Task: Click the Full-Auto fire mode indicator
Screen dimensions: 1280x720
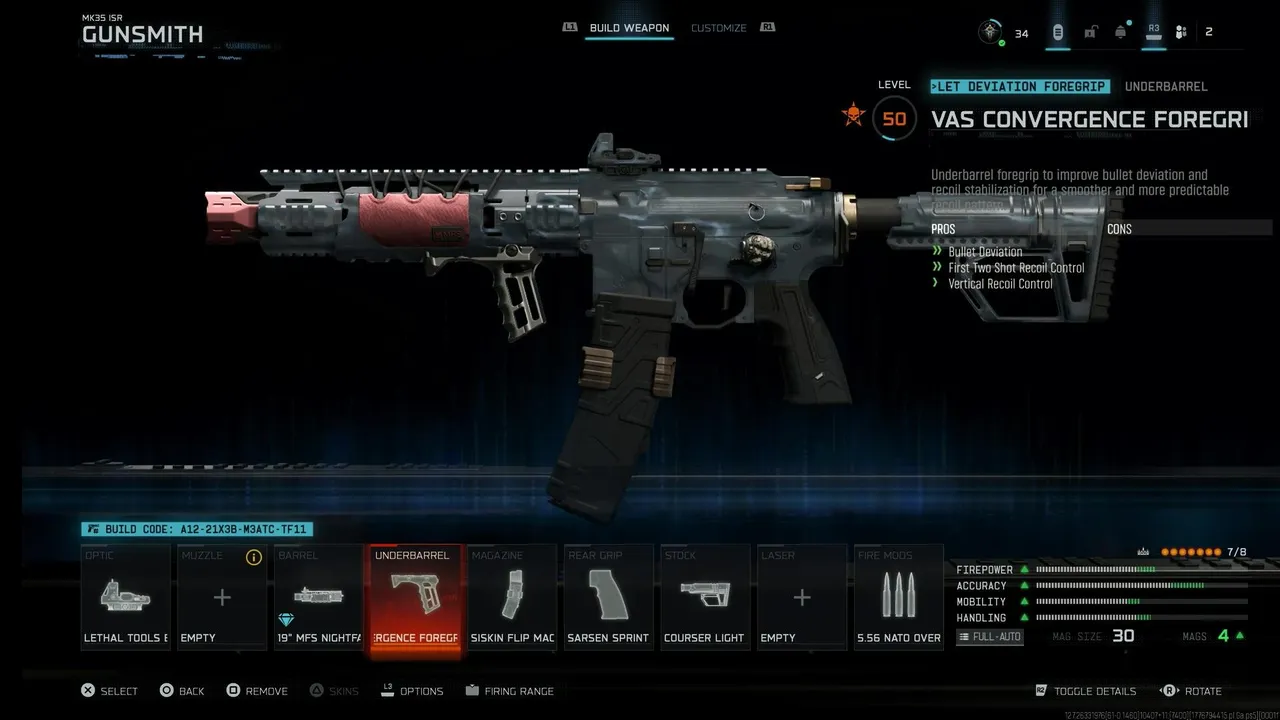Action: point(990,637)
